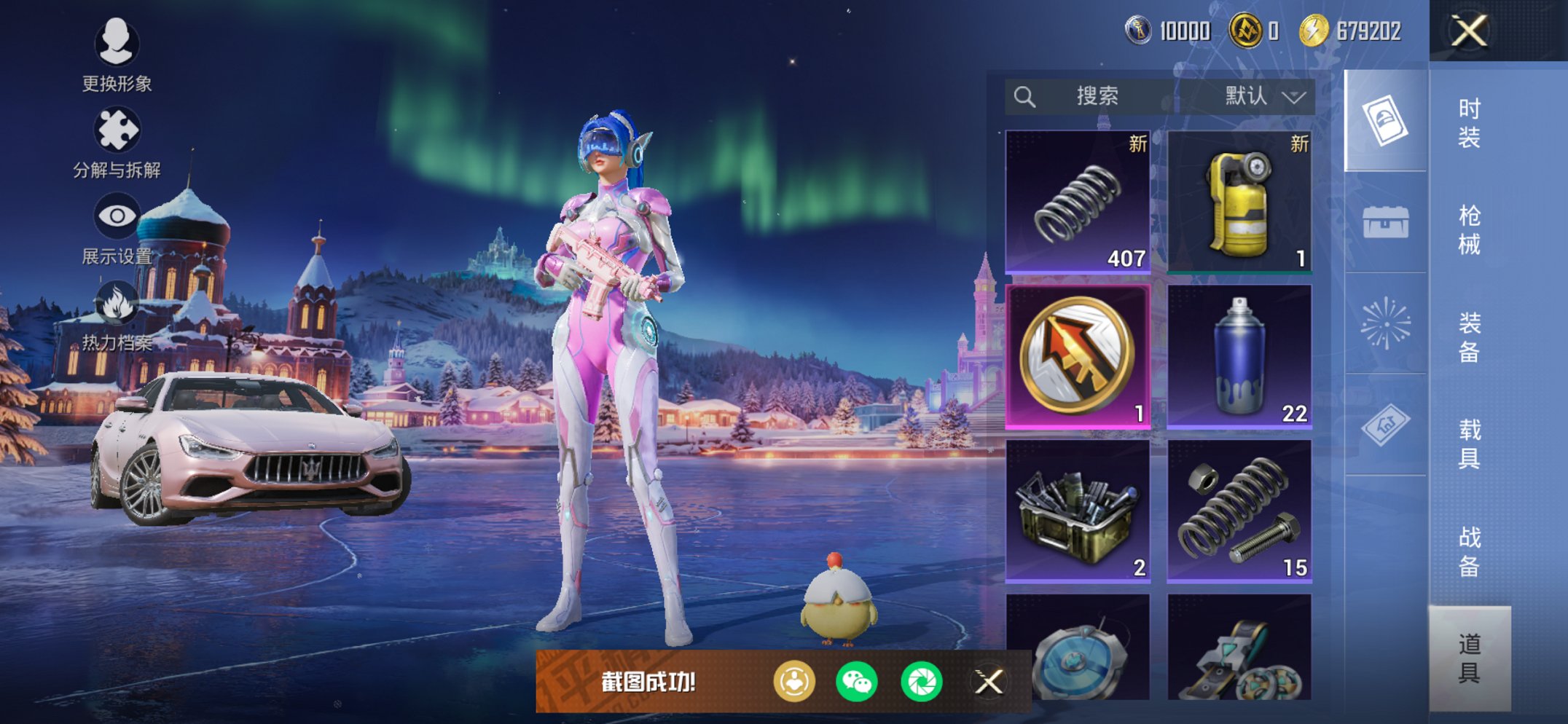The height and width of the screenshot is (724, 1568).
Task: Select the blue spray paint can
Action: click(x=1239, y=356)
